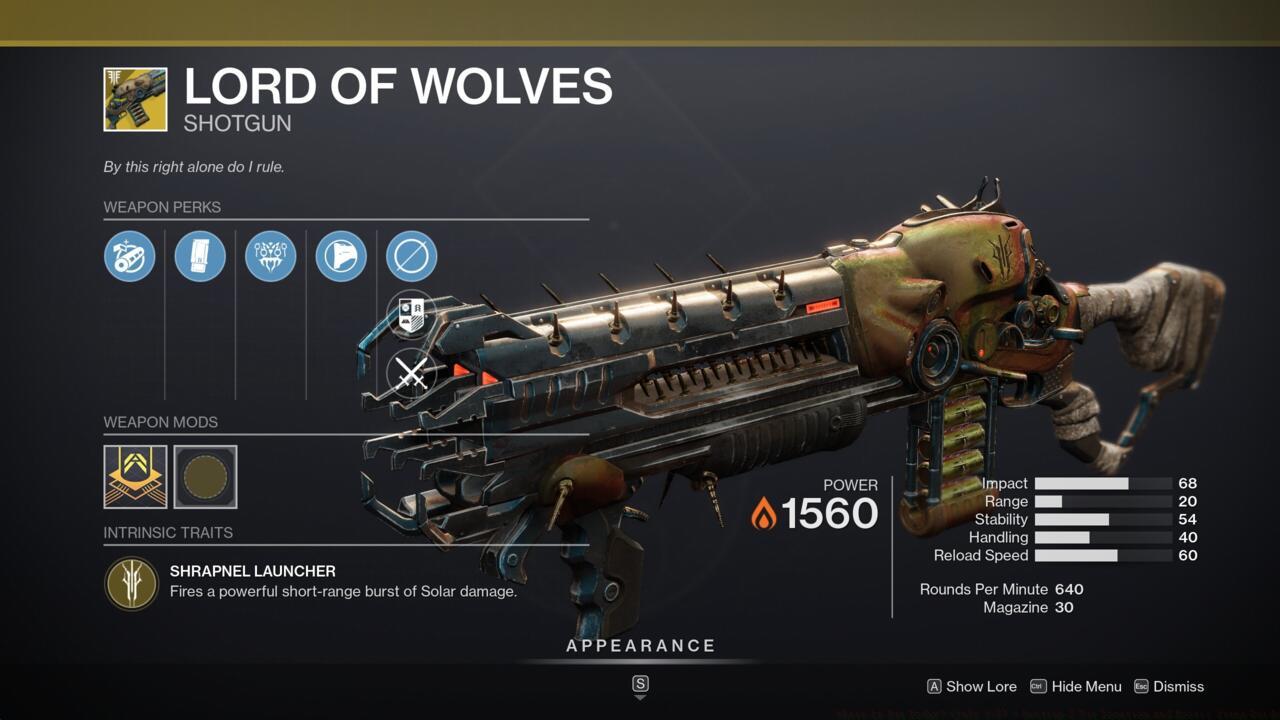Click Show Lore
Screen dimensions: 1280x720
(971, 687)
